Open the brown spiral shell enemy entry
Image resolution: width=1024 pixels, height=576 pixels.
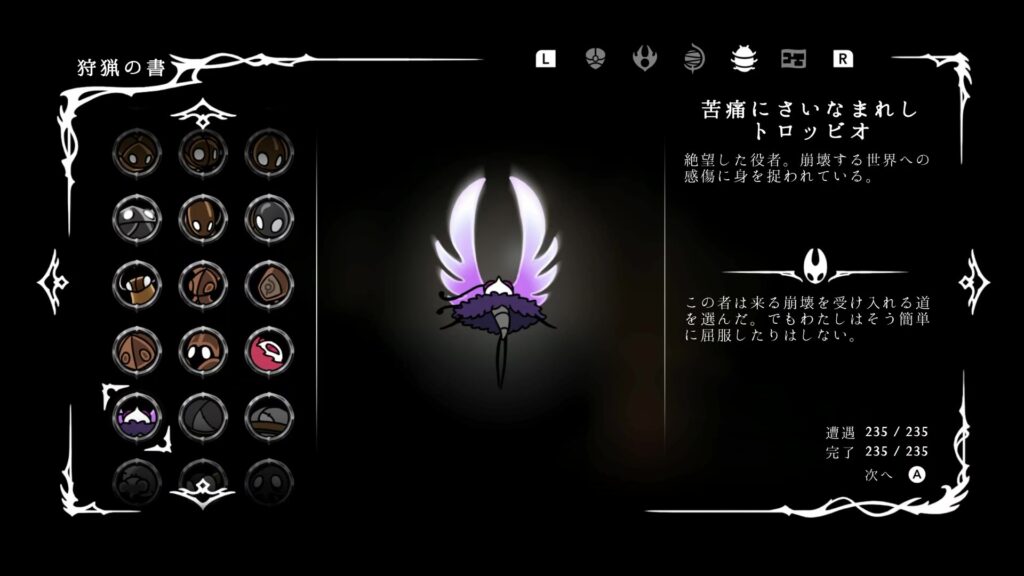pyautogui.click(x=268, y=285)
